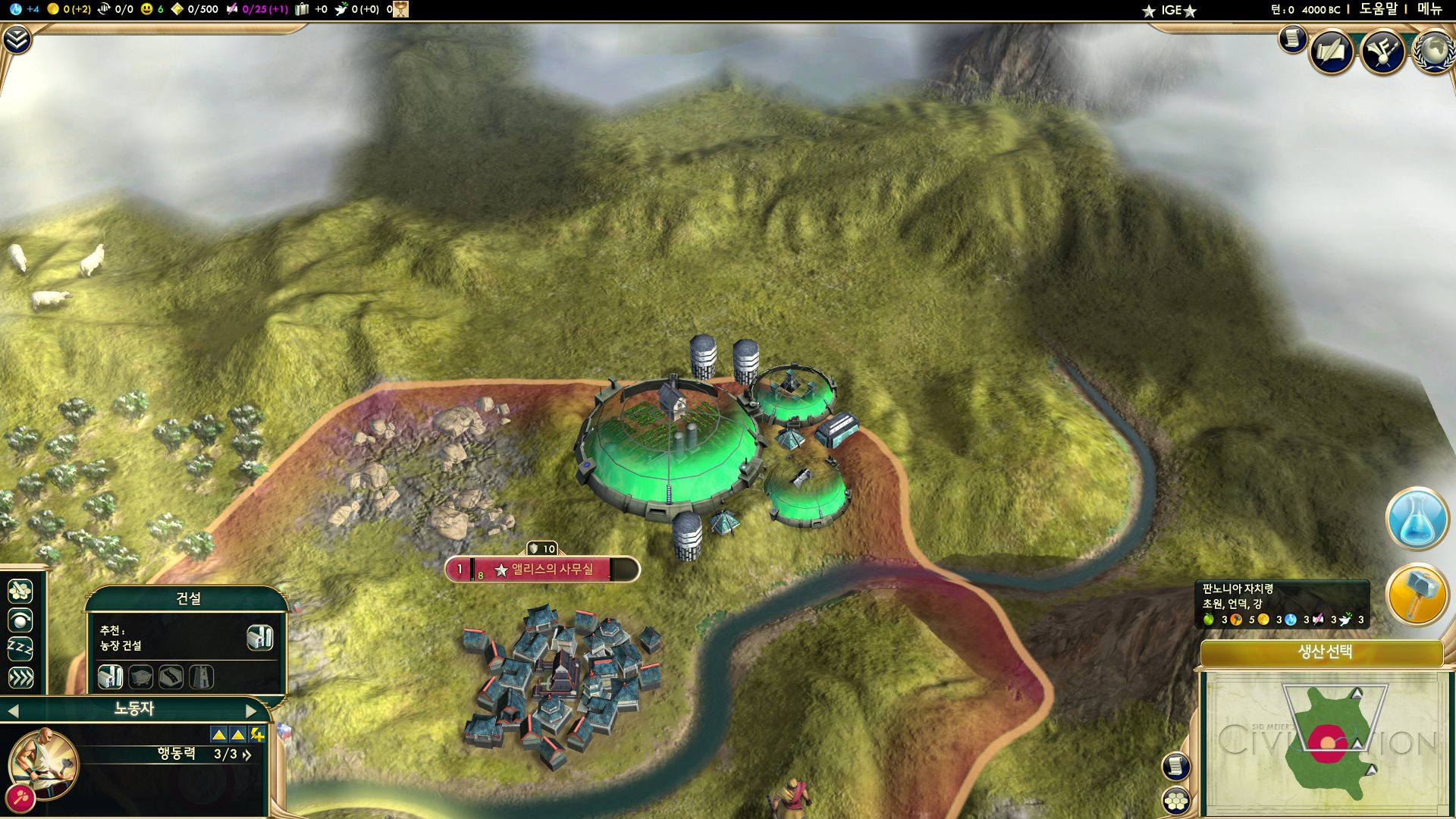Cycle to previous unit with left arrow

click(x=13, y=711)
